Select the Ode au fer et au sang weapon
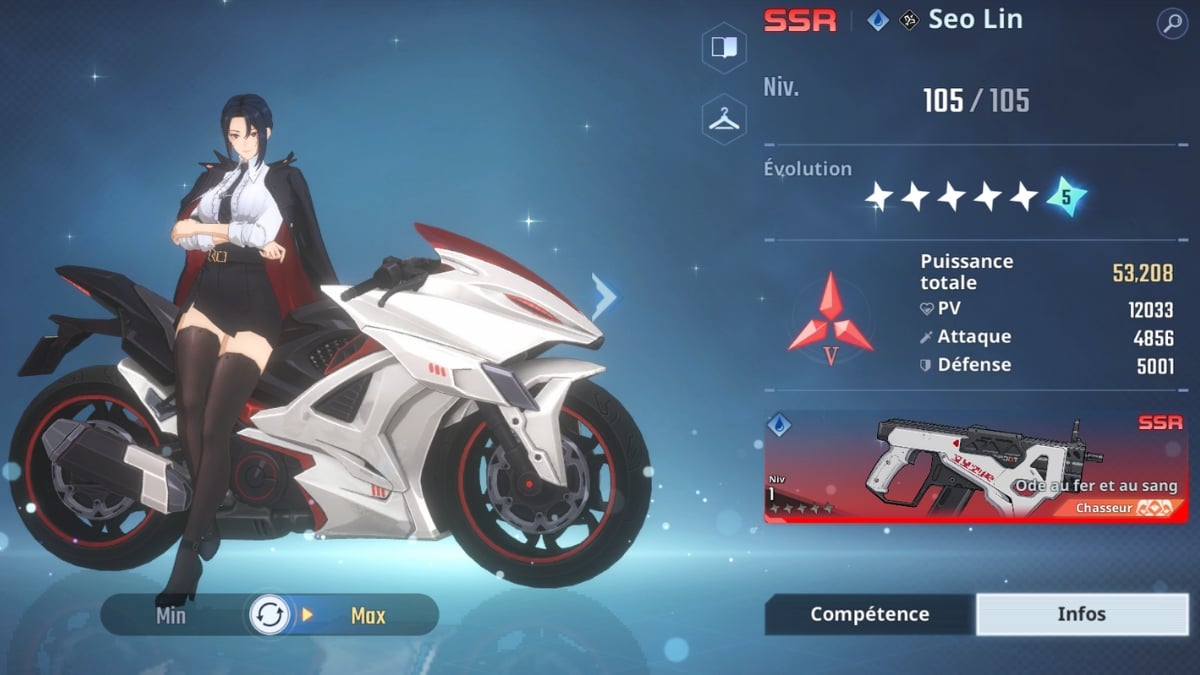 tap(976, 466)
